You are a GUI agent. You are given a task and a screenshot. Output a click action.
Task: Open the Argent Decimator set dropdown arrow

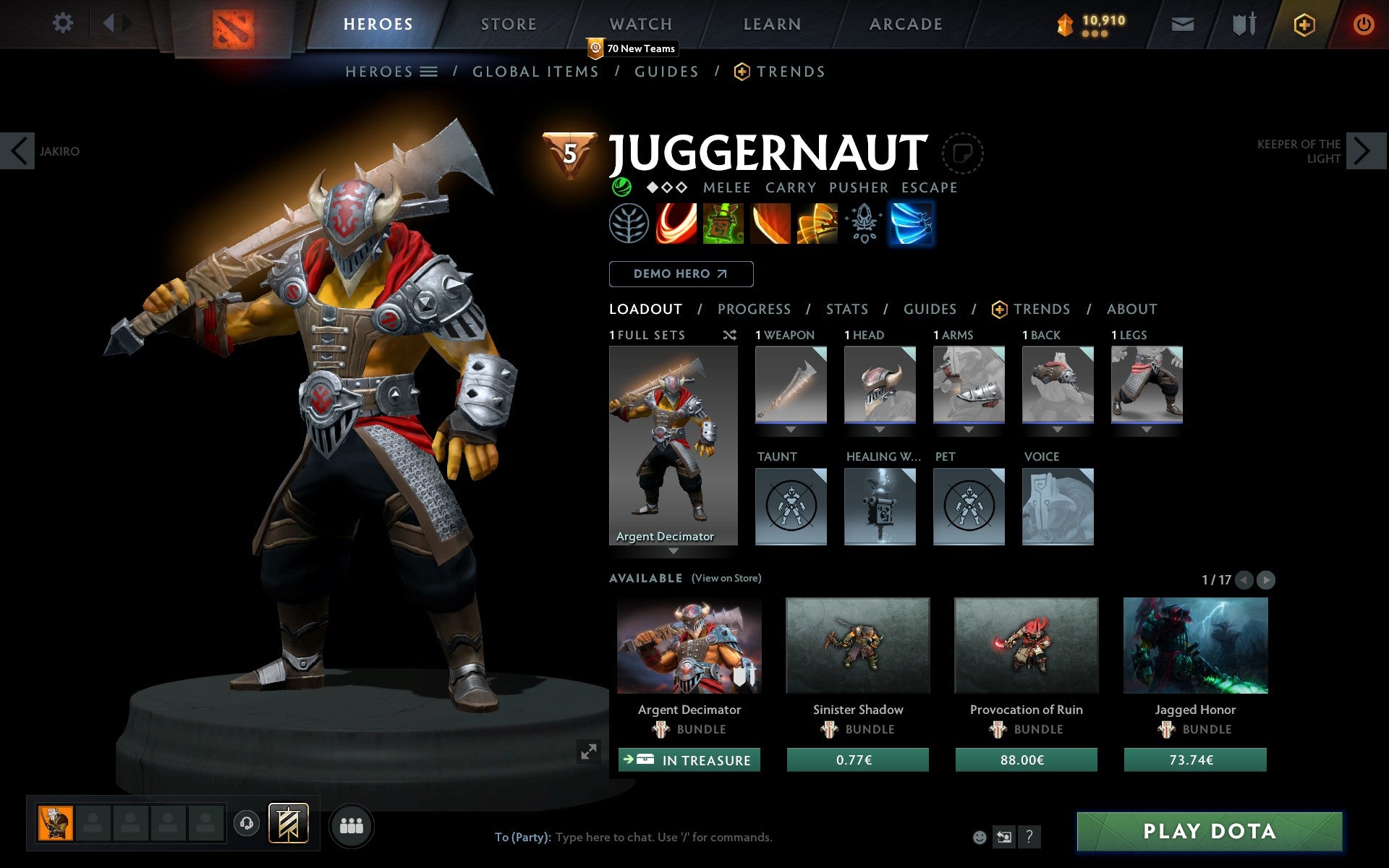[674, 551]
